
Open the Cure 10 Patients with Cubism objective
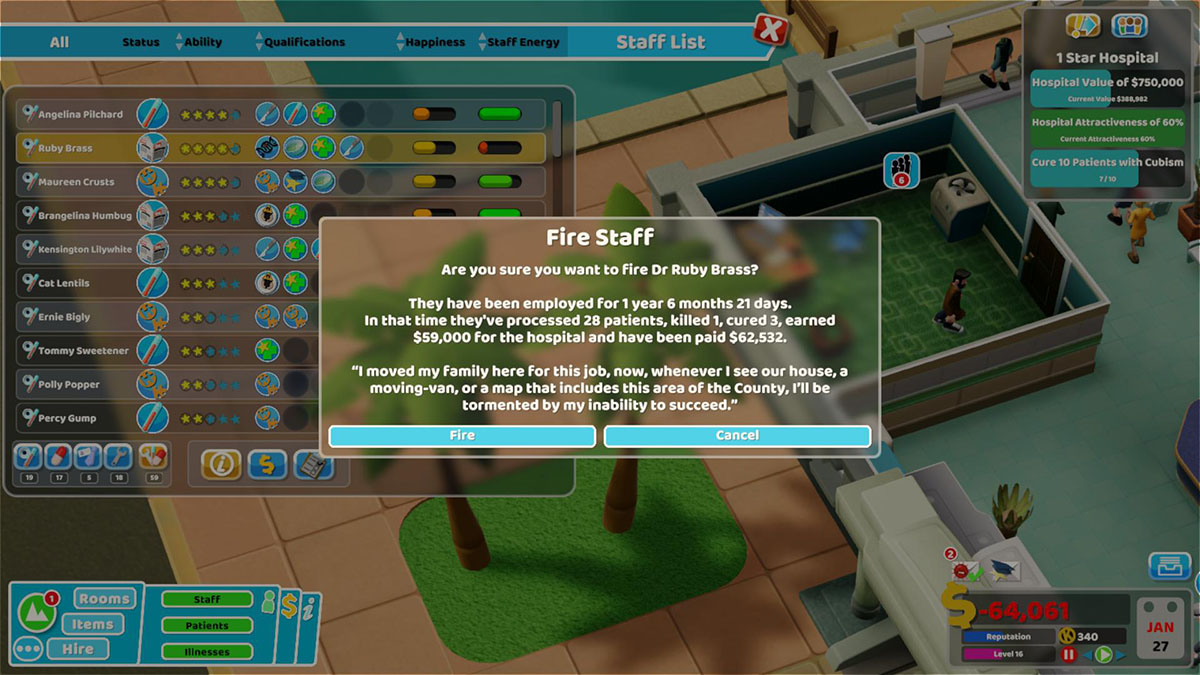pos(1107,167)
